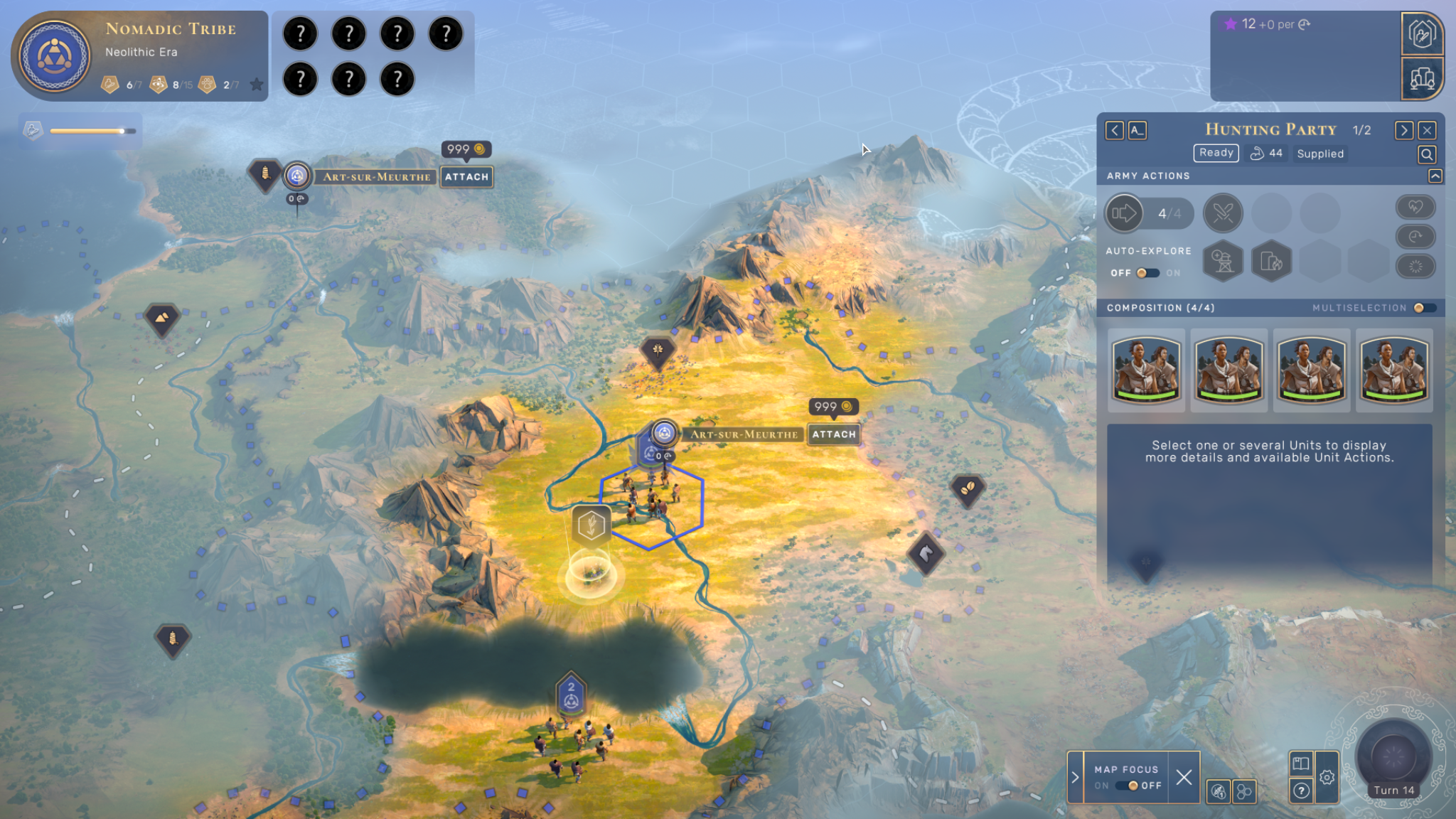Rename the Hunting Party army
The height and width of the screenshot is (819, 1456).
[x=1137, y=130]
